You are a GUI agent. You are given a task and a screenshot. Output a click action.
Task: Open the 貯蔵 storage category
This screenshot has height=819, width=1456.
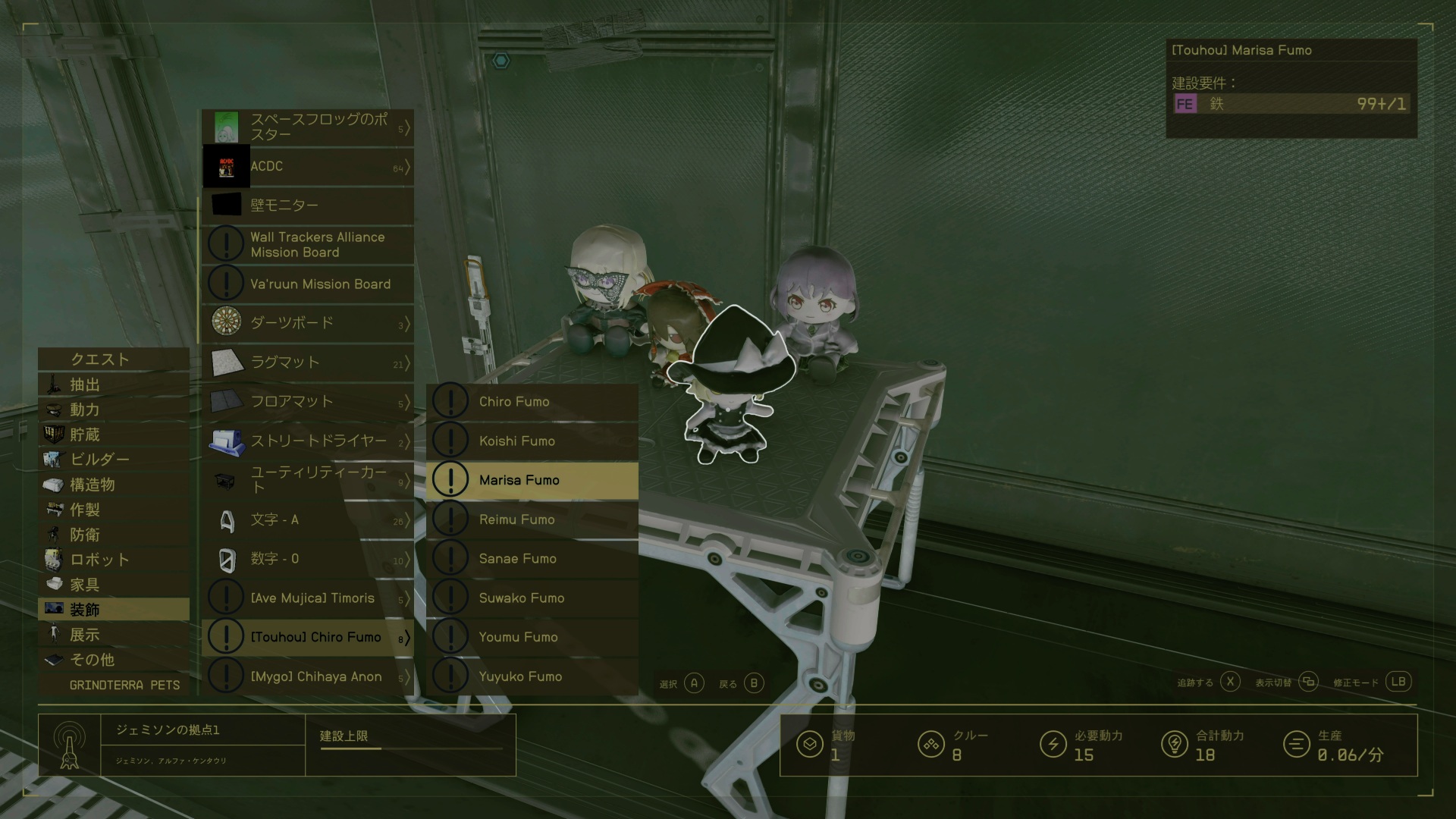tap(114, 435)
